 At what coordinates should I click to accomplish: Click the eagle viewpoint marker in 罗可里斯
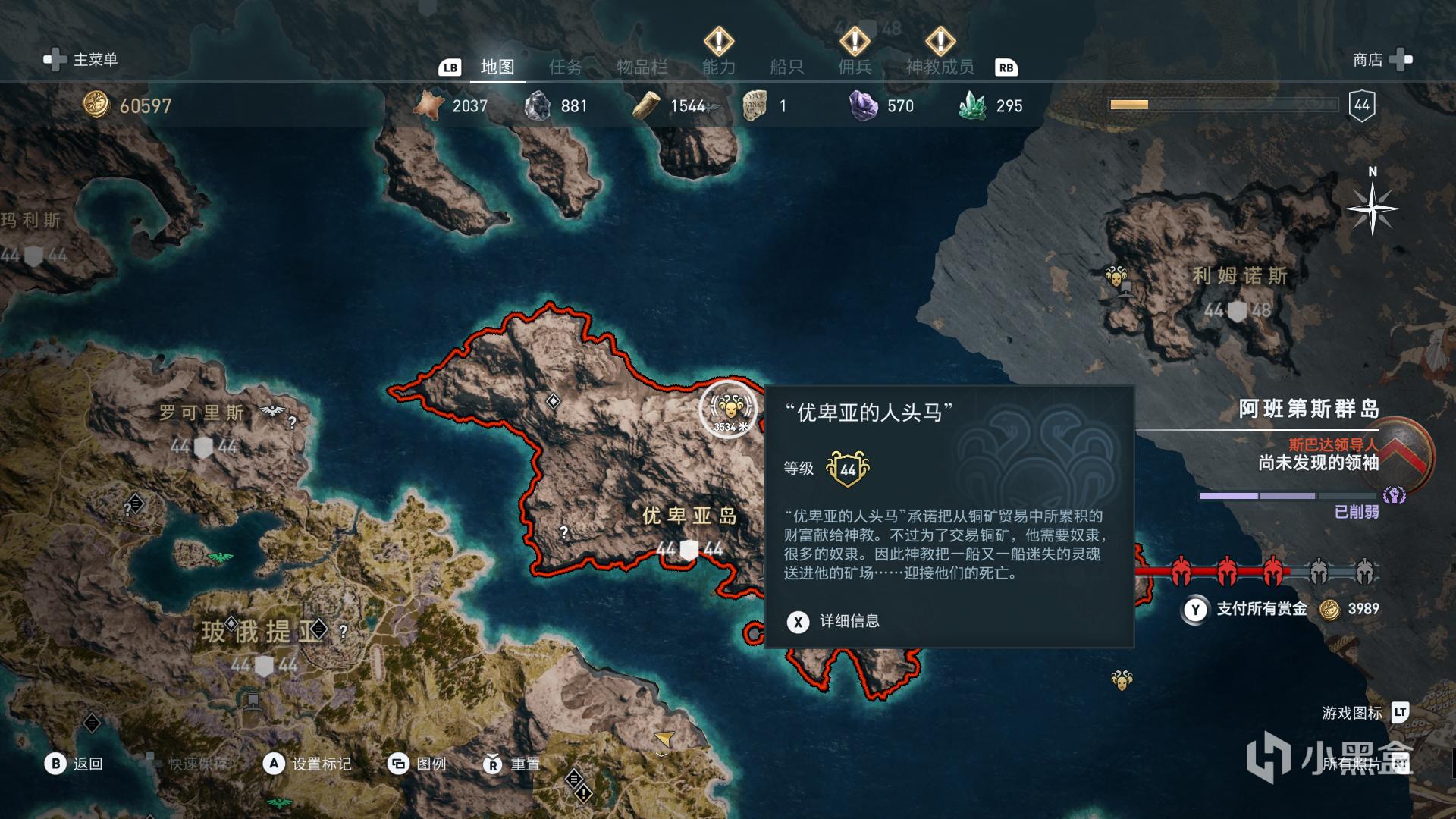[271, 411]
